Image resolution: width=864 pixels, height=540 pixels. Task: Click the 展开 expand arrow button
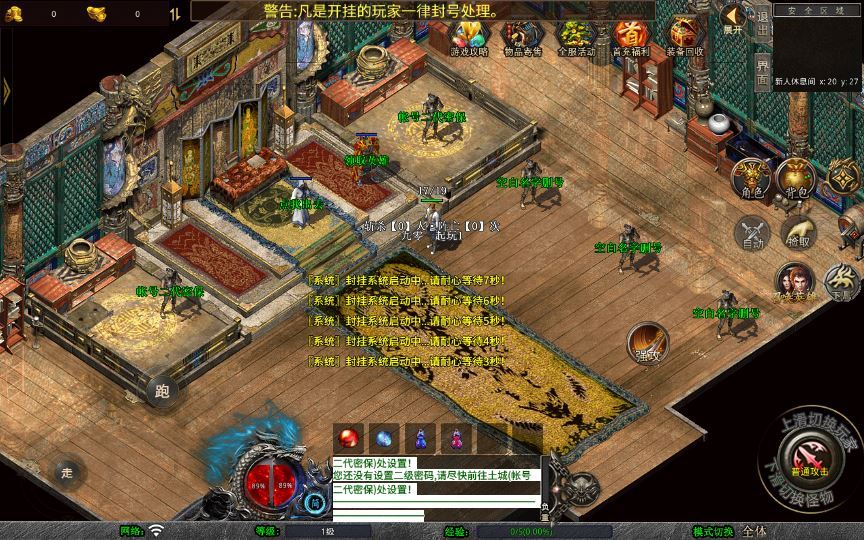[734, 19]
